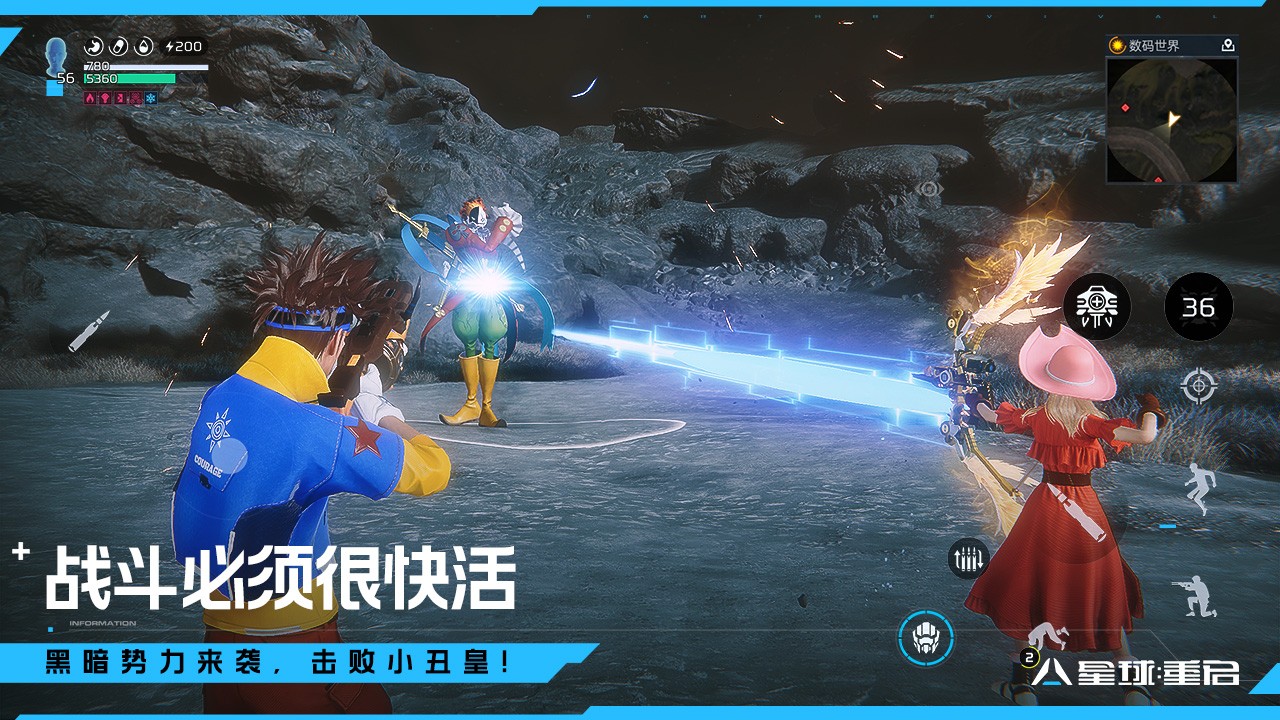1280x720 pixels.
Task: Open the map pin icon beside minimap
Action: tap(1229, 45)
